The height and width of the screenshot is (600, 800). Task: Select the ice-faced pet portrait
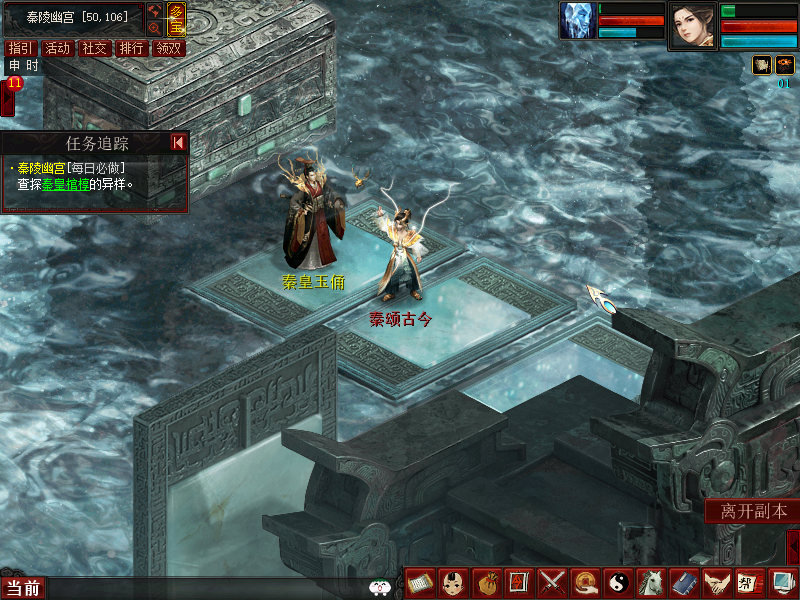tap(578, 20)
